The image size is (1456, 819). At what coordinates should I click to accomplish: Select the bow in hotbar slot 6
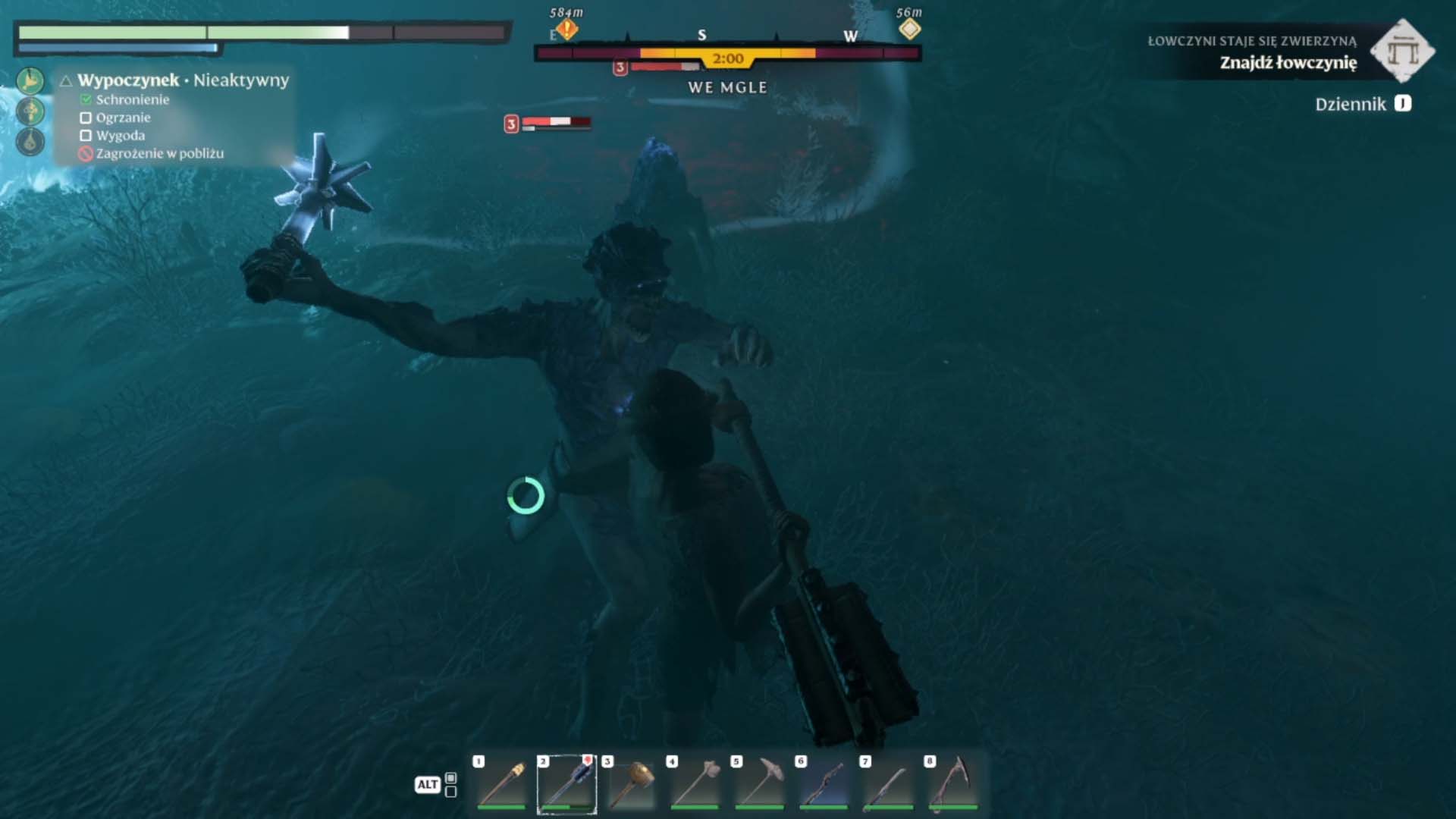pyautogui.click(x=824, y=784)
